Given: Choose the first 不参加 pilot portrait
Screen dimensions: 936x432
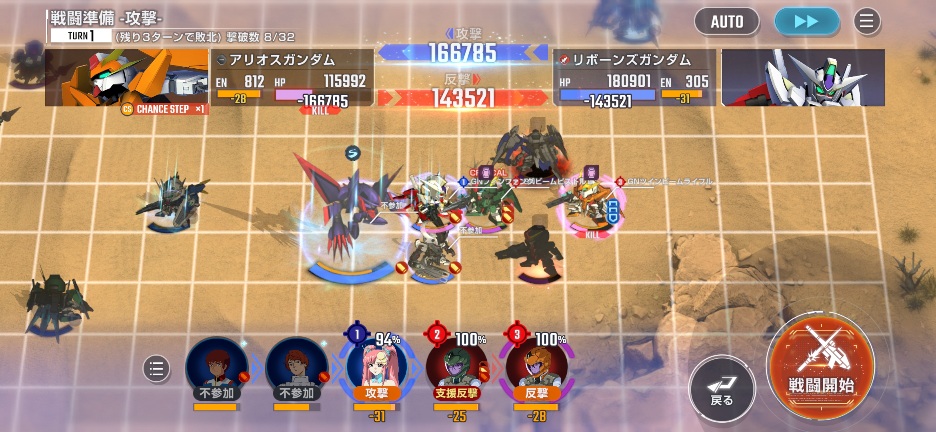Looking at the screenshot, I should coord(216,366).
